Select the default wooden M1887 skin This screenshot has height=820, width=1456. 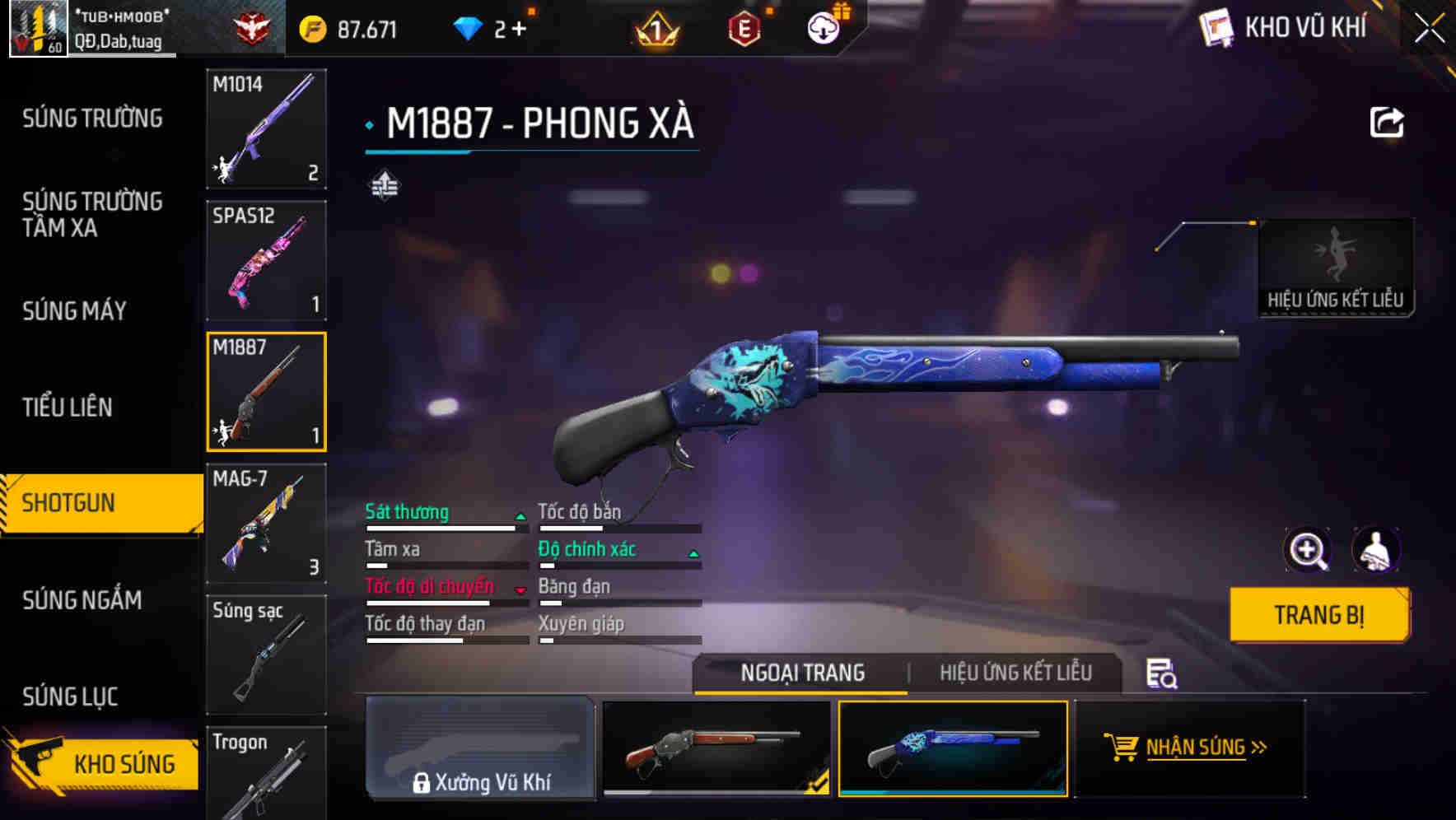coord(718,749)
